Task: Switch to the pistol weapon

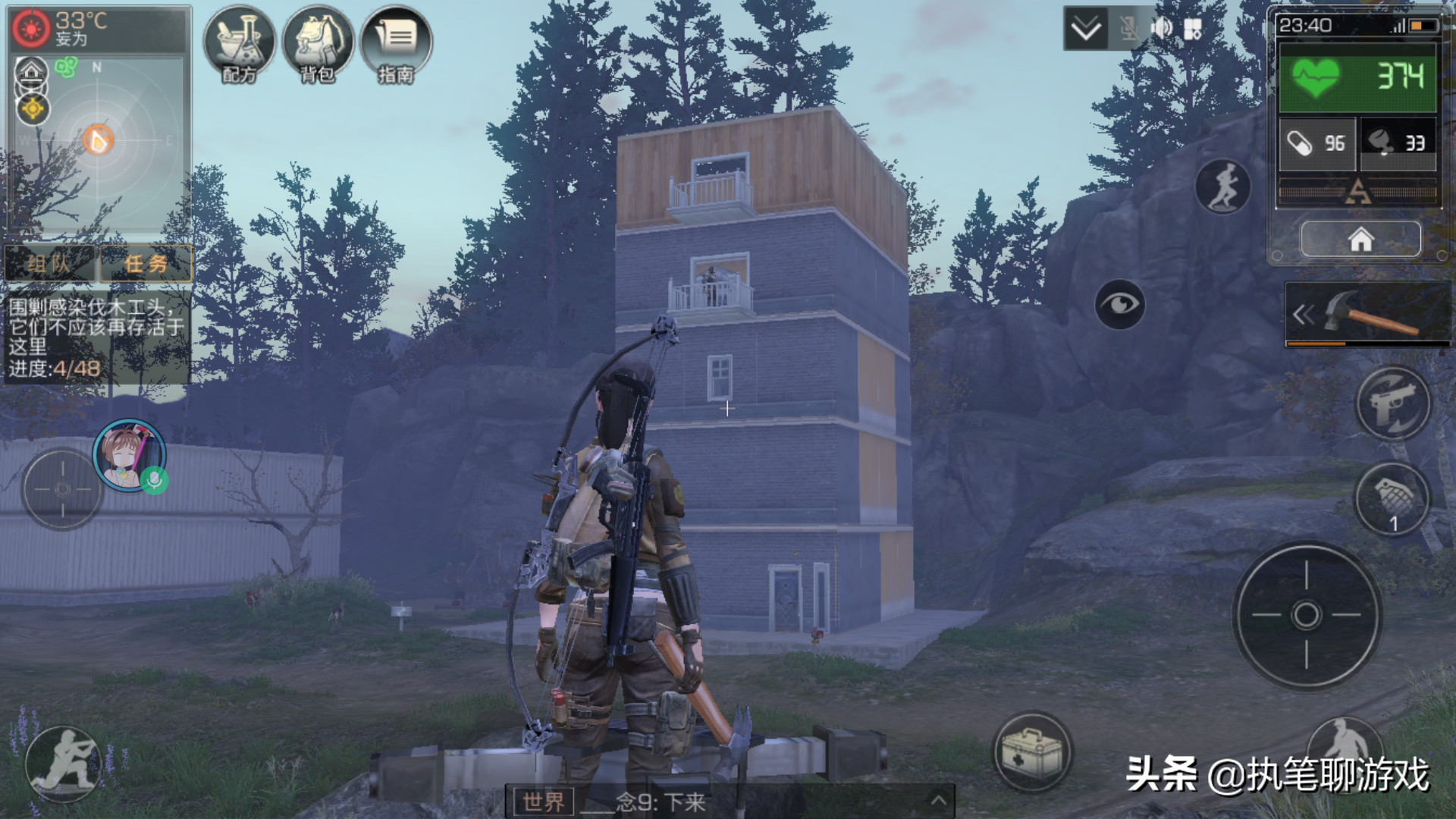Action: tap(1393, 403)
